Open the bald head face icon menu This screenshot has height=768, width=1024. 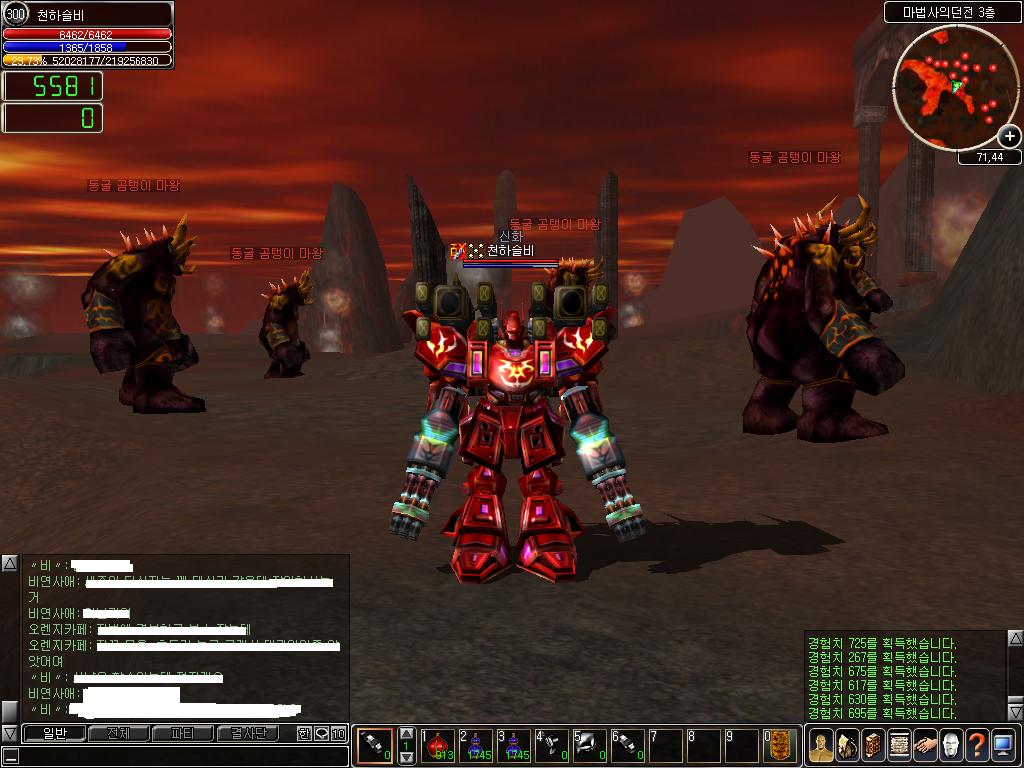point(951,745)
